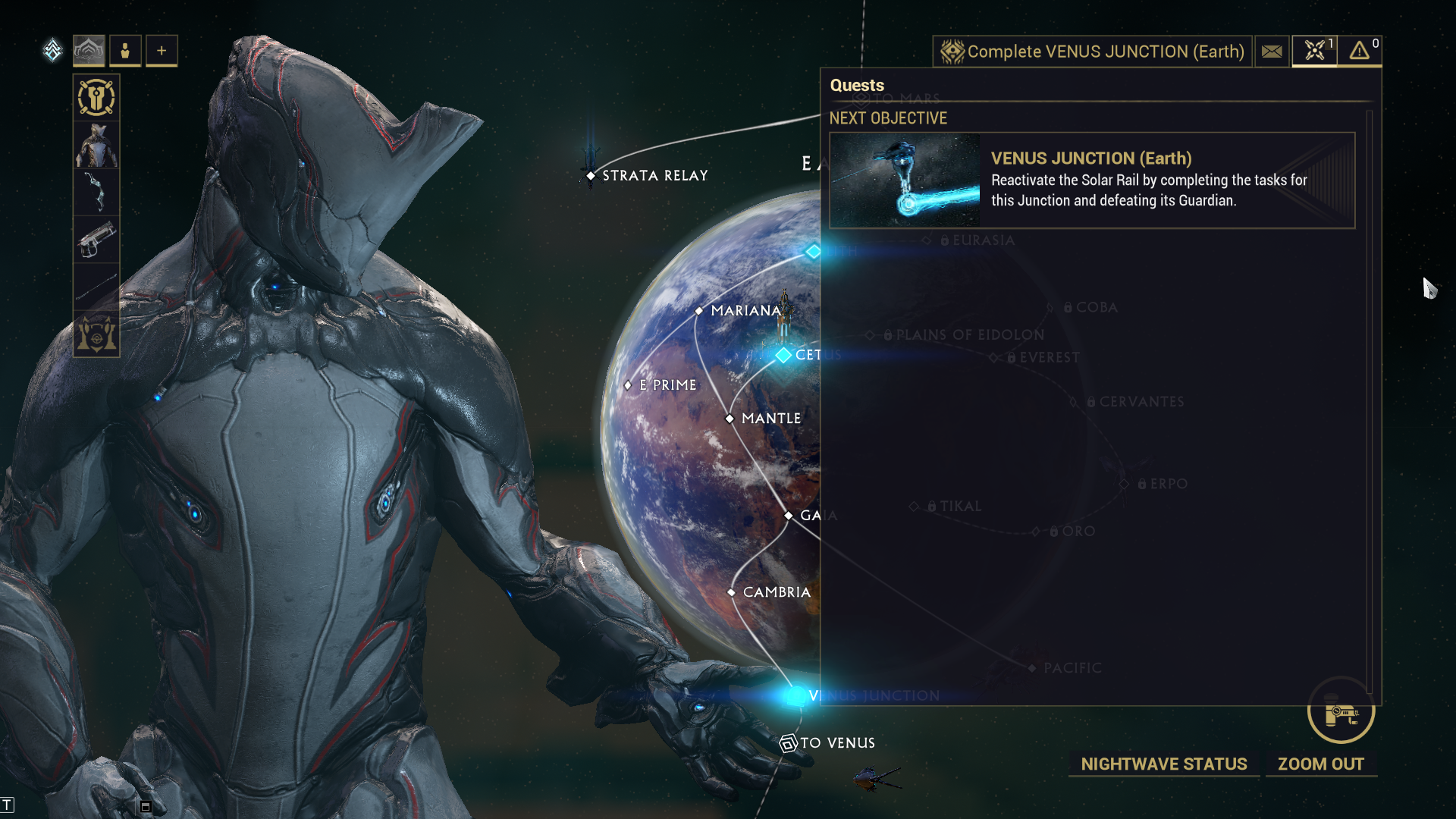Image resolution: width=1456 pixels, height=819 pixels.
Task: Open the inbox envelope icon
Action: coord(1272,52)
